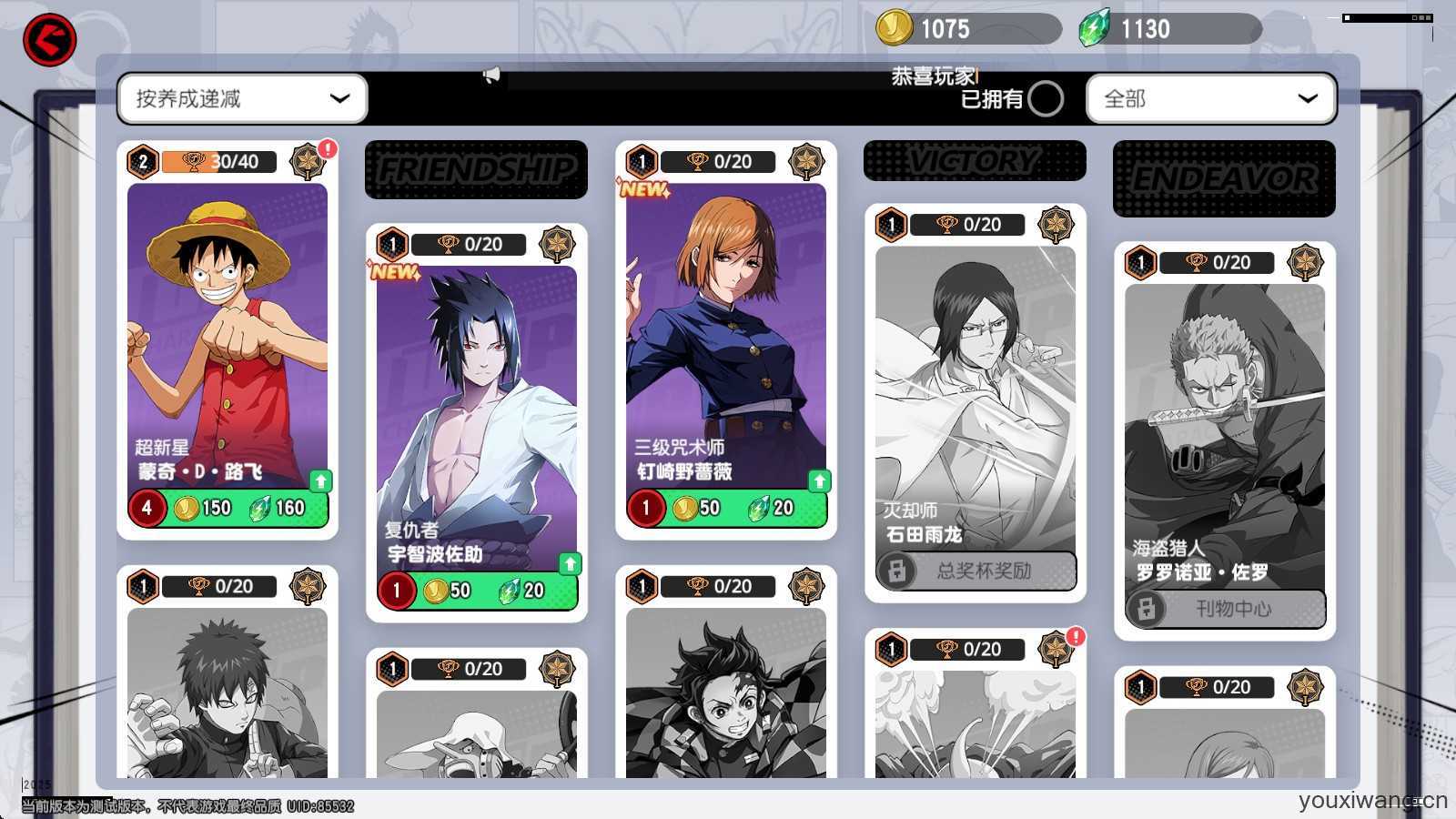Open the 按养成递减 sort dropdown

[242, 98]
